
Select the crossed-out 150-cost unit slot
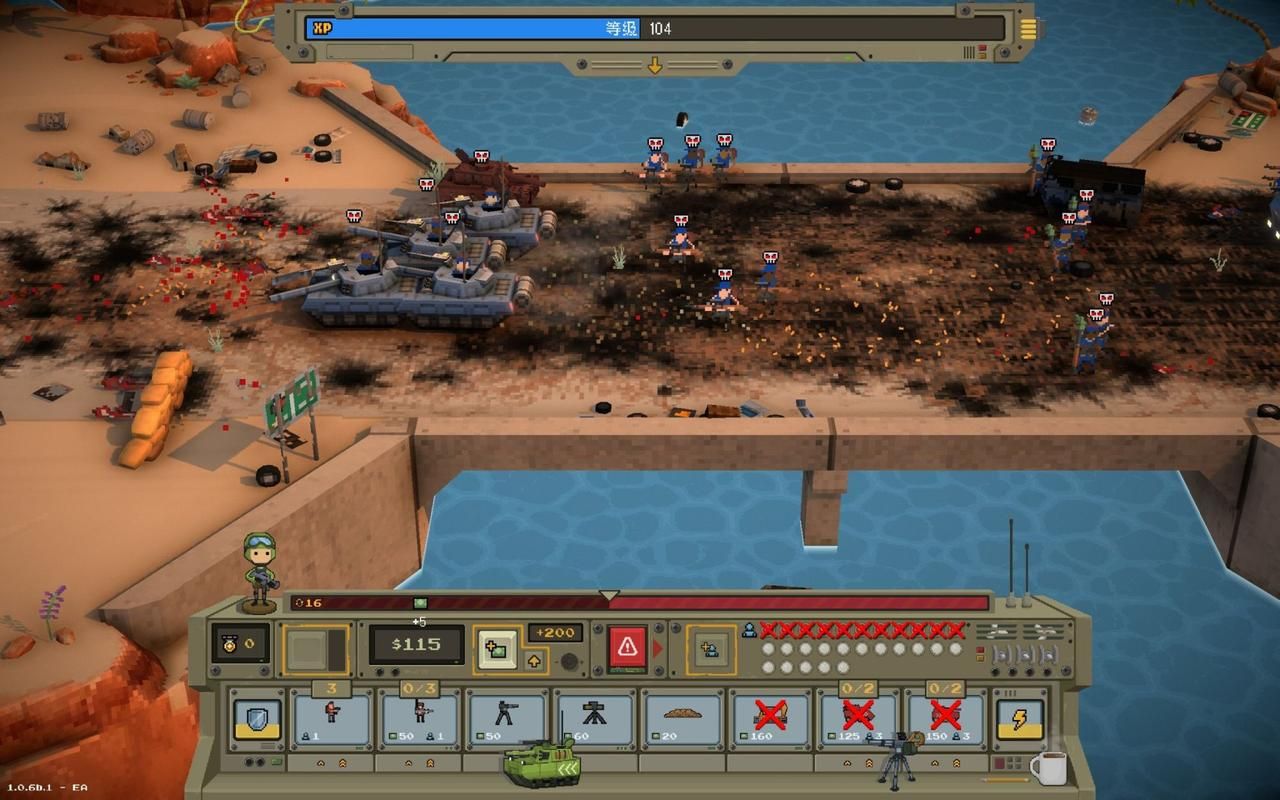pos(945,717)
